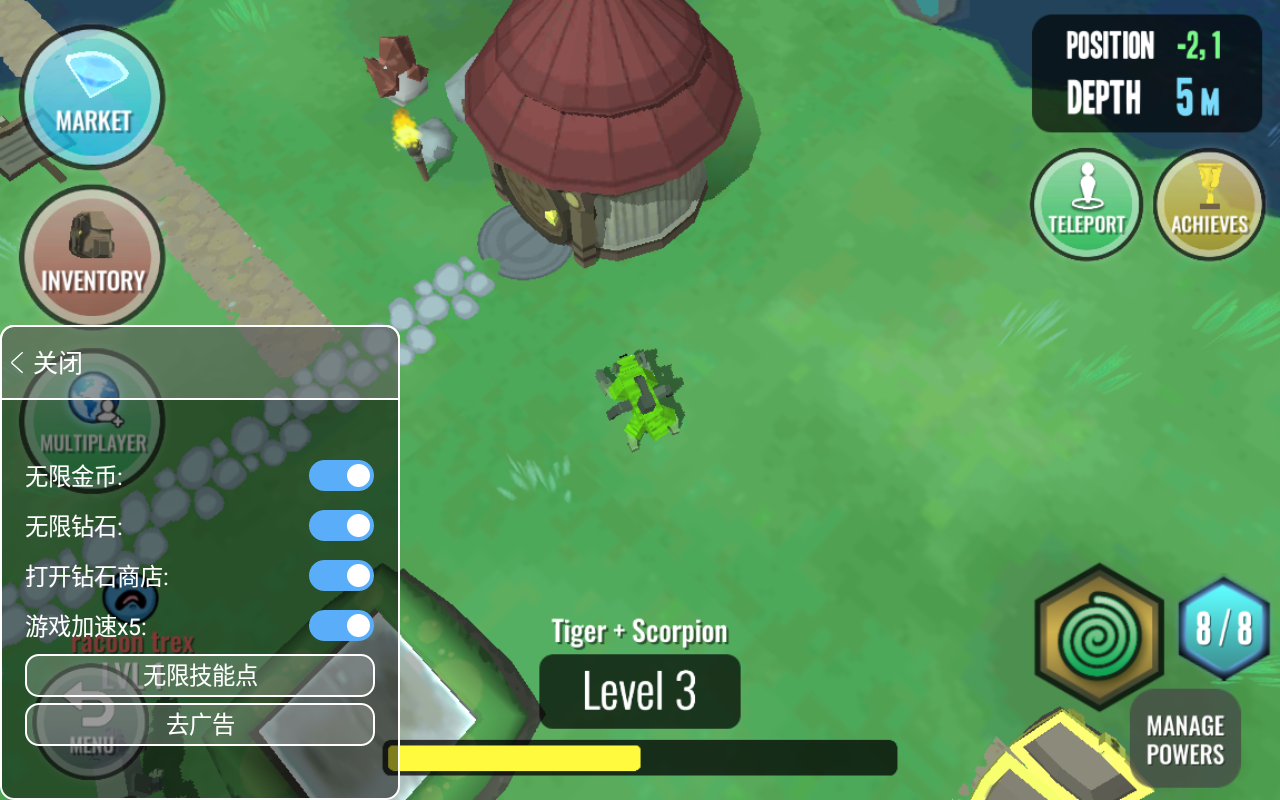Image resolution: width=1280 pixels, height=800 pixels.
Task: Toggle the 无限金币 switch
Action: pyautogui.click(x=341, y=476)
